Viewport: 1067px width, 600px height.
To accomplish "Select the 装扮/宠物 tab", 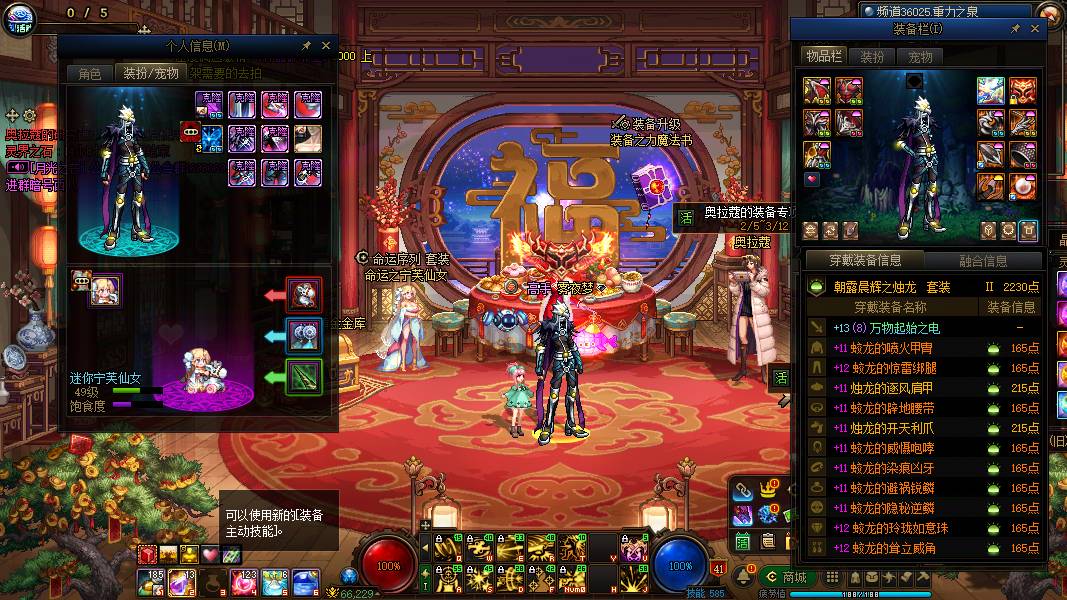I will pyautogui.click(x=150, y=73).
